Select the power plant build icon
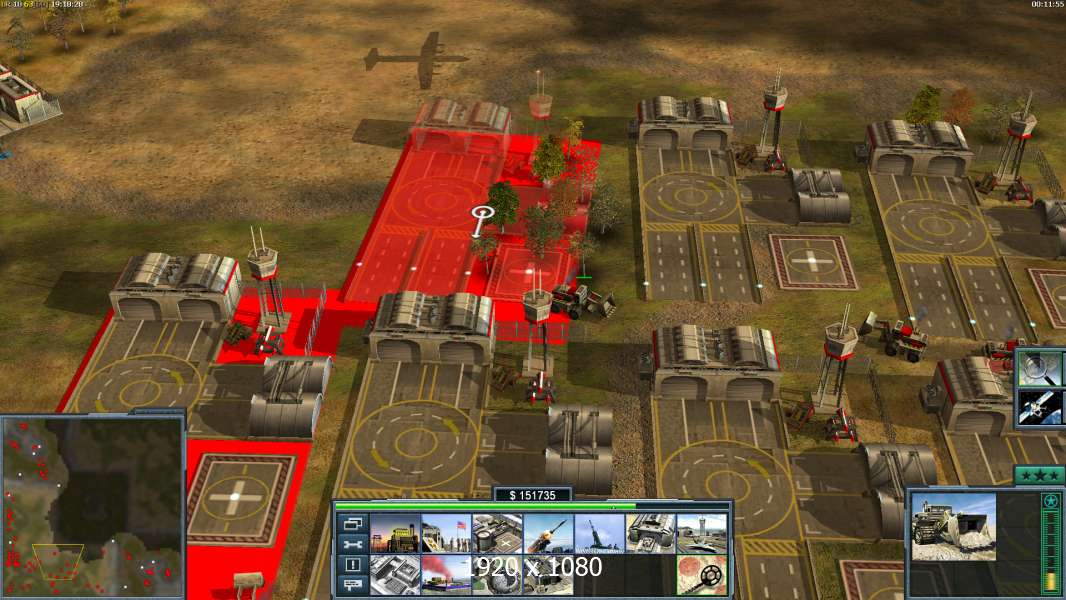Screen dimensions: 1066x600 (x=394, y=534)
